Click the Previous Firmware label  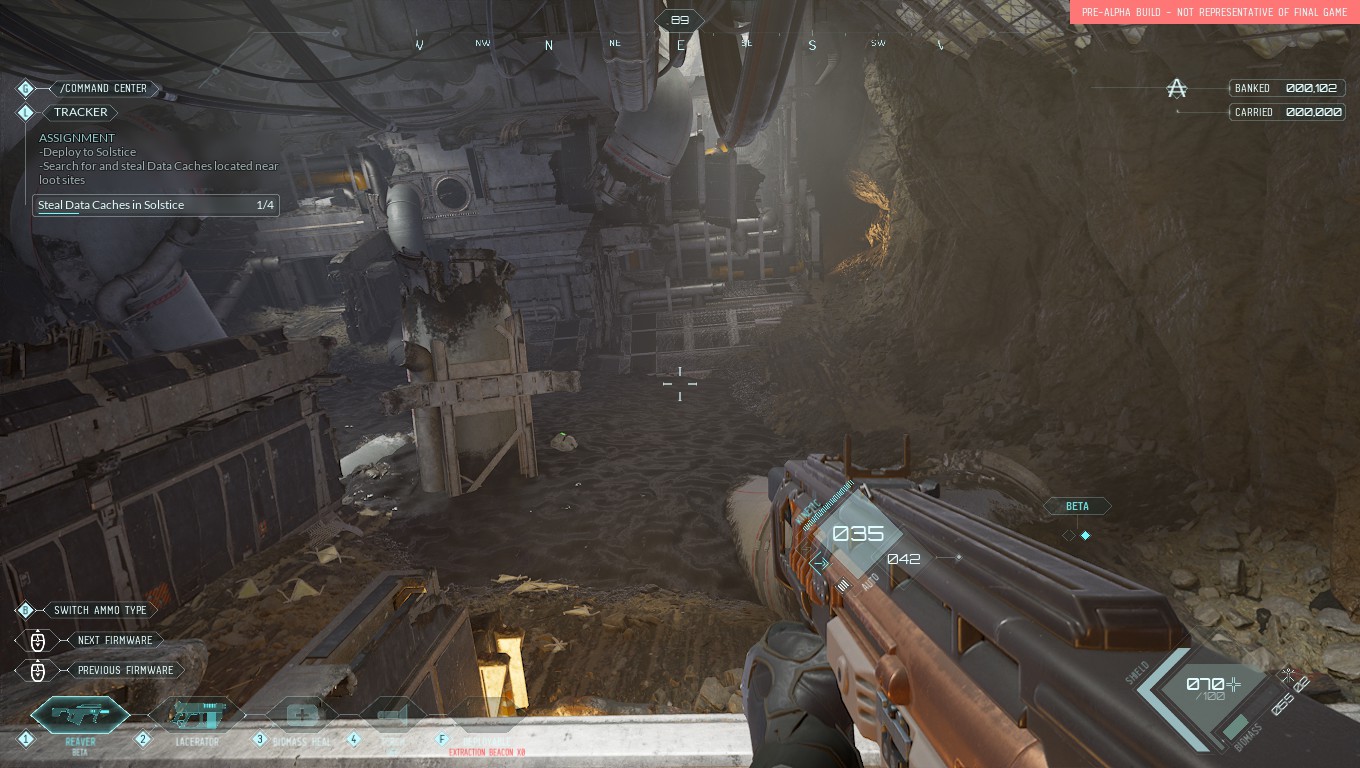pyautogui.click(x=125, y=670)
